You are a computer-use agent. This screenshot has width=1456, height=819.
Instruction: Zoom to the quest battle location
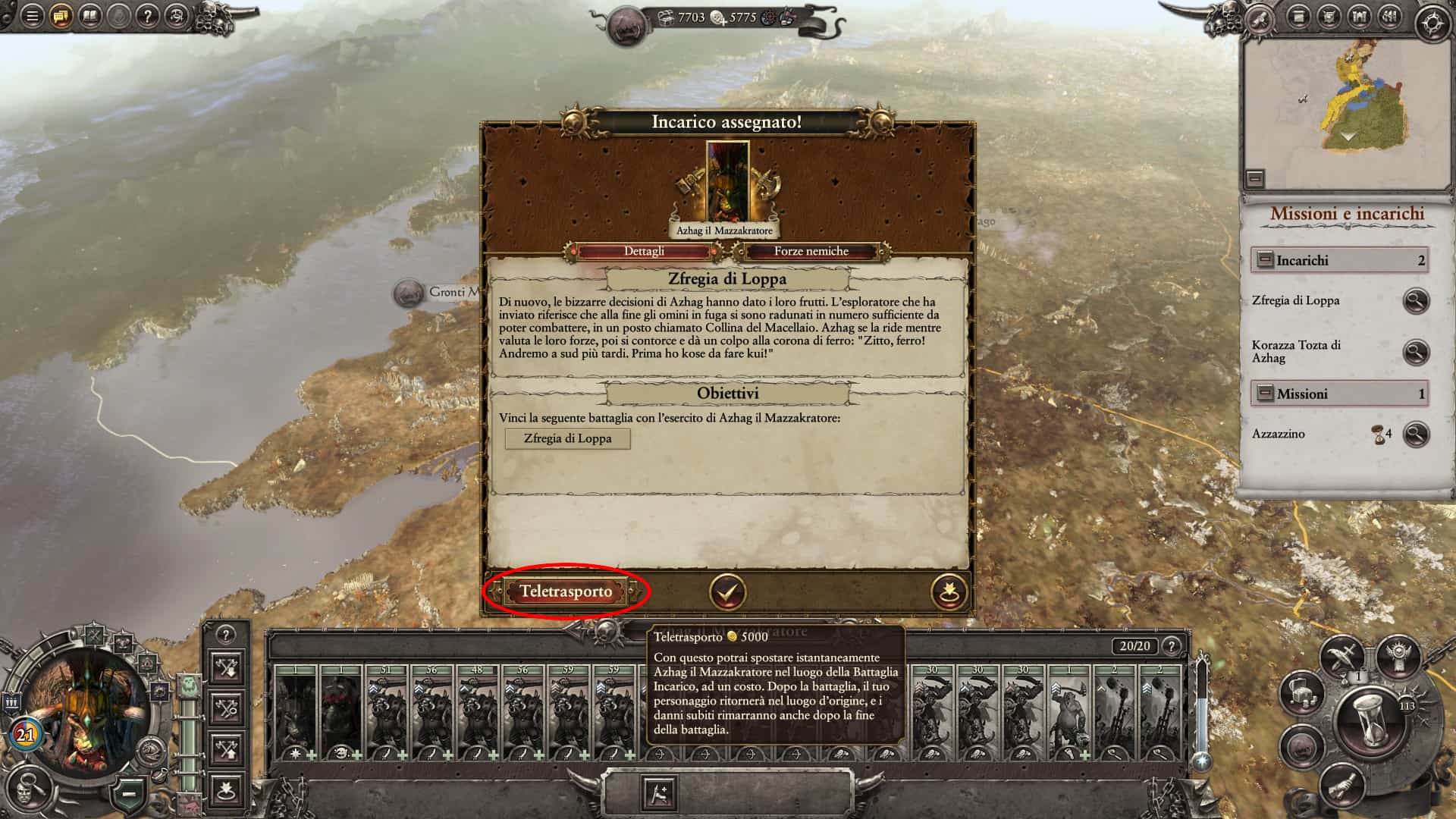pyautogui.click(x=949, y=591)
